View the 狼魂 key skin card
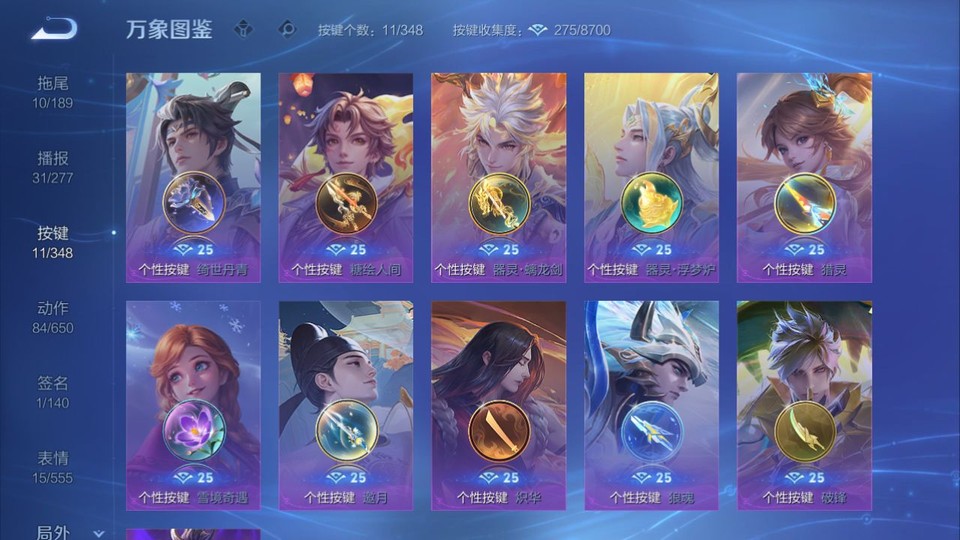 (x=651, y=405)
